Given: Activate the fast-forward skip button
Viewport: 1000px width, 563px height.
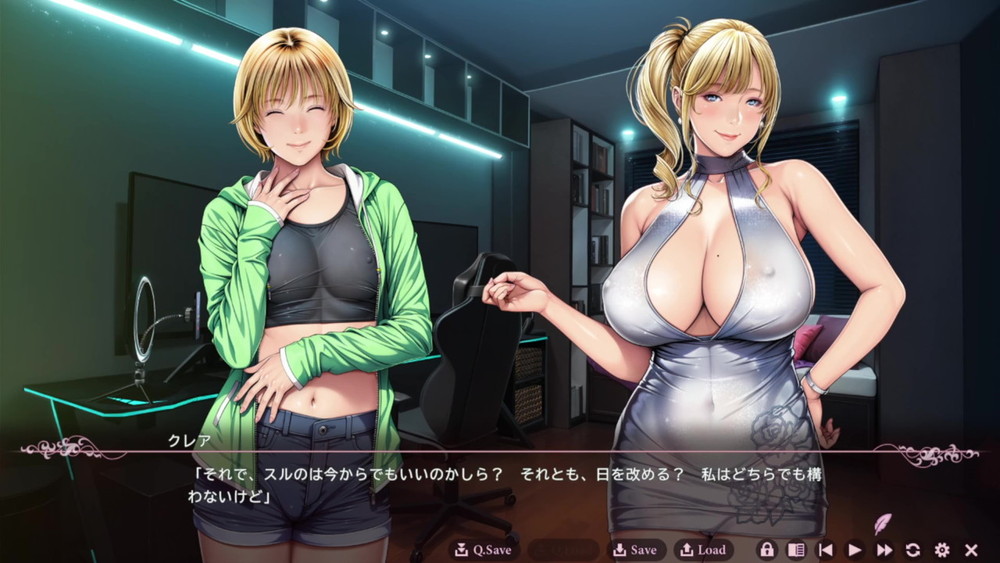Looking at the screenshot, I should coord(884,550).
